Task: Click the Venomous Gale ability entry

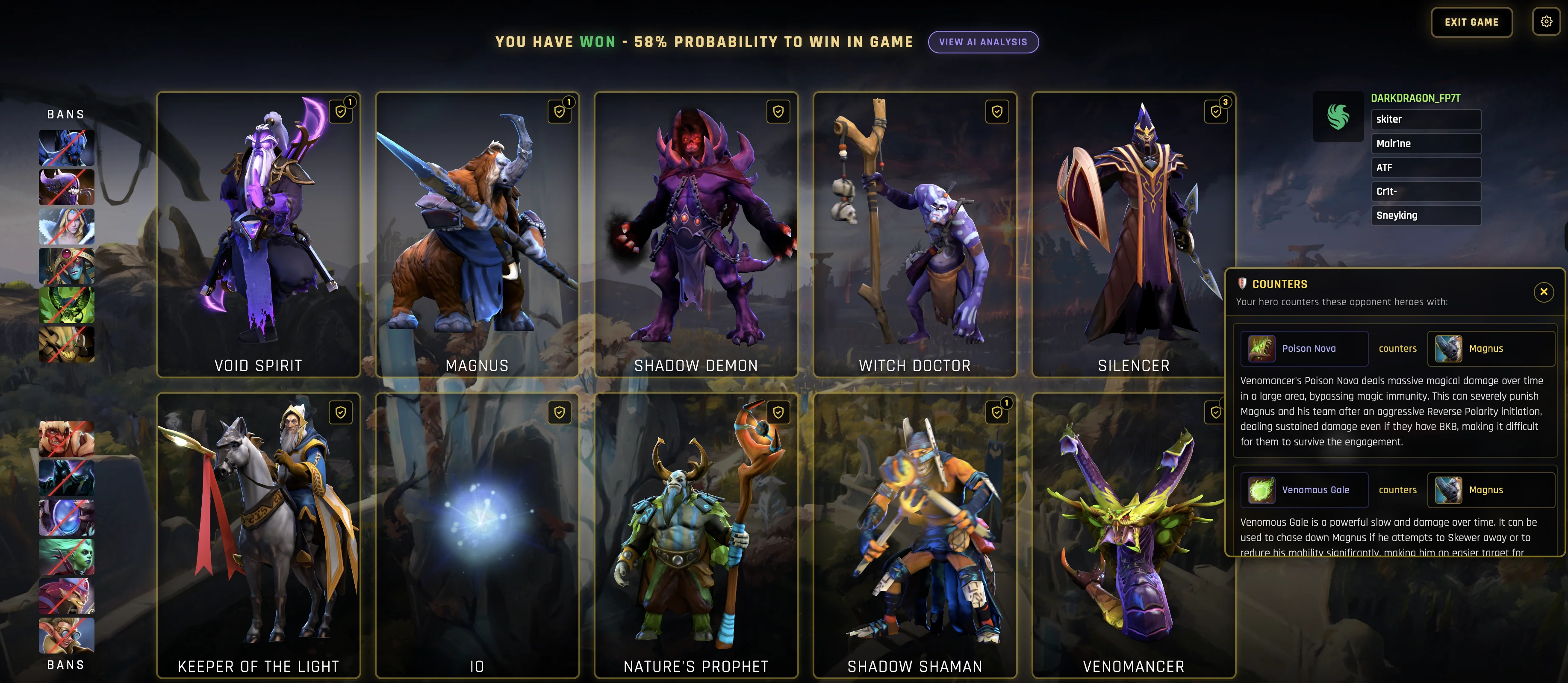Action: [x=1304, y=490]
